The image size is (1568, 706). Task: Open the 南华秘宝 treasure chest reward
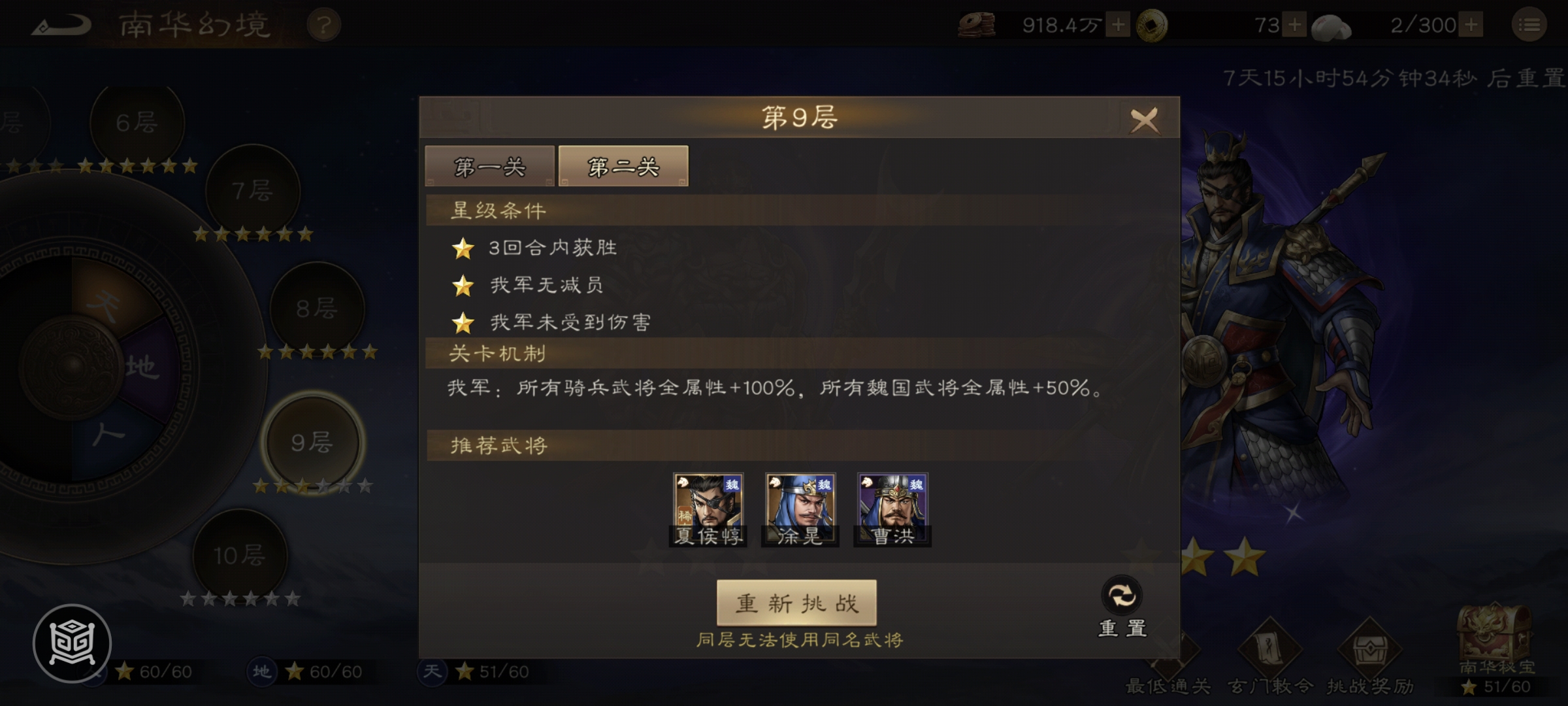(1495, 631)
